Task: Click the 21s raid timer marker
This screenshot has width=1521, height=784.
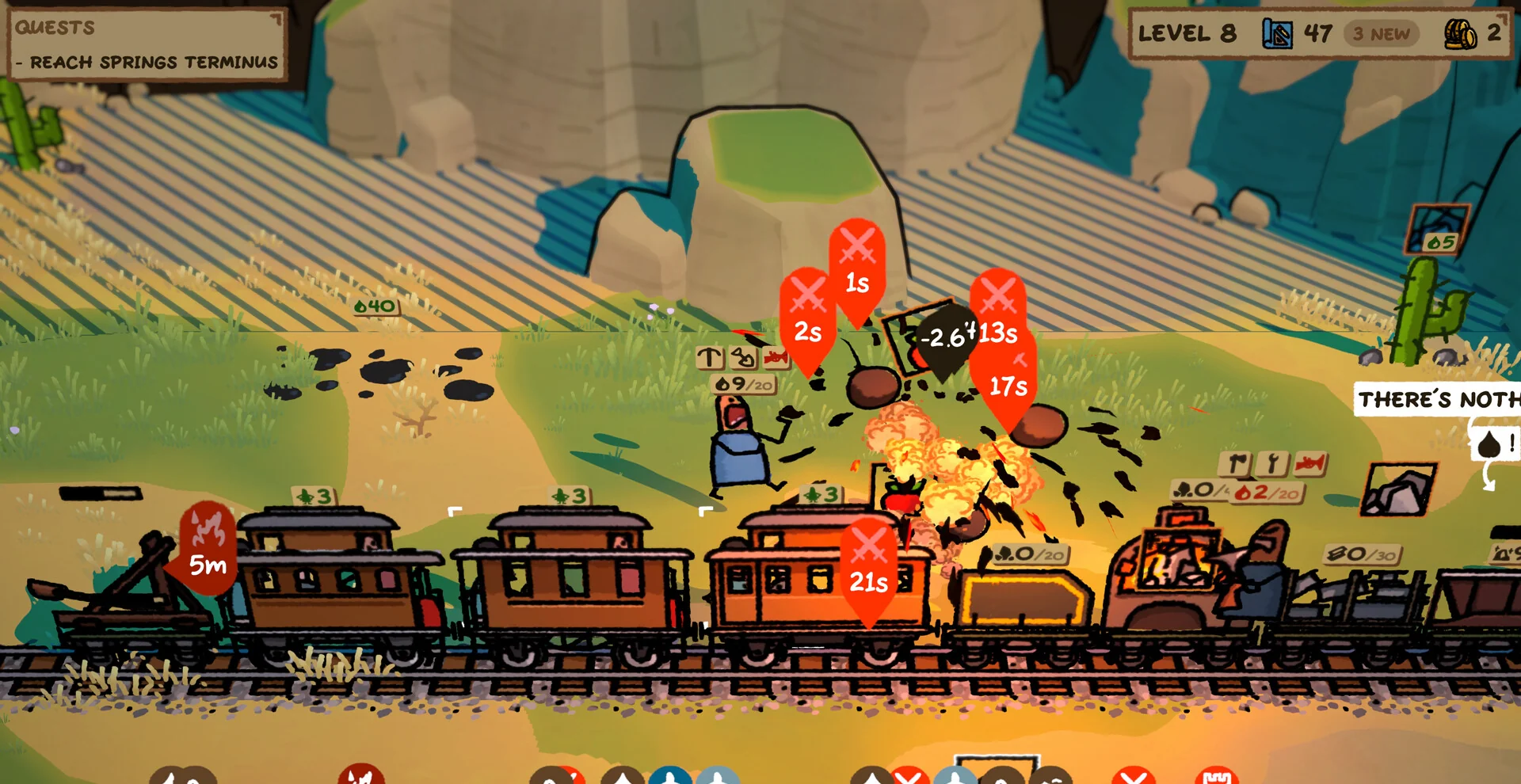Action: pos(868,568)
